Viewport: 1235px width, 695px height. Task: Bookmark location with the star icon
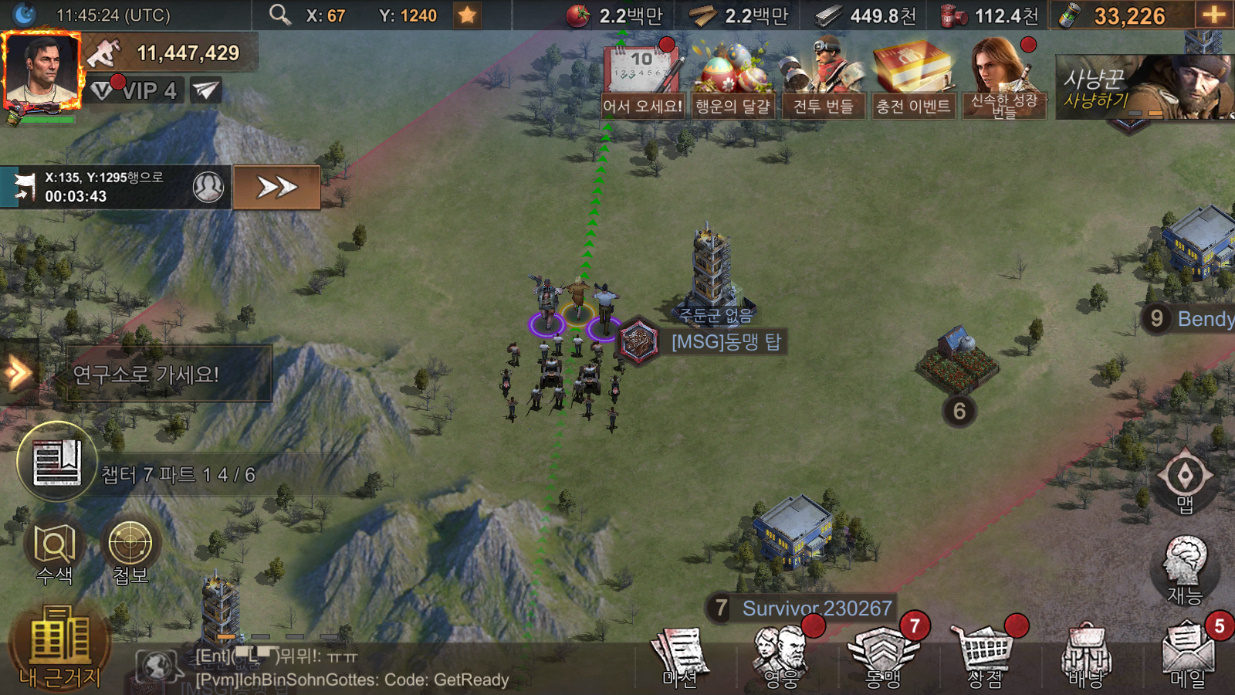pos(466,15)
